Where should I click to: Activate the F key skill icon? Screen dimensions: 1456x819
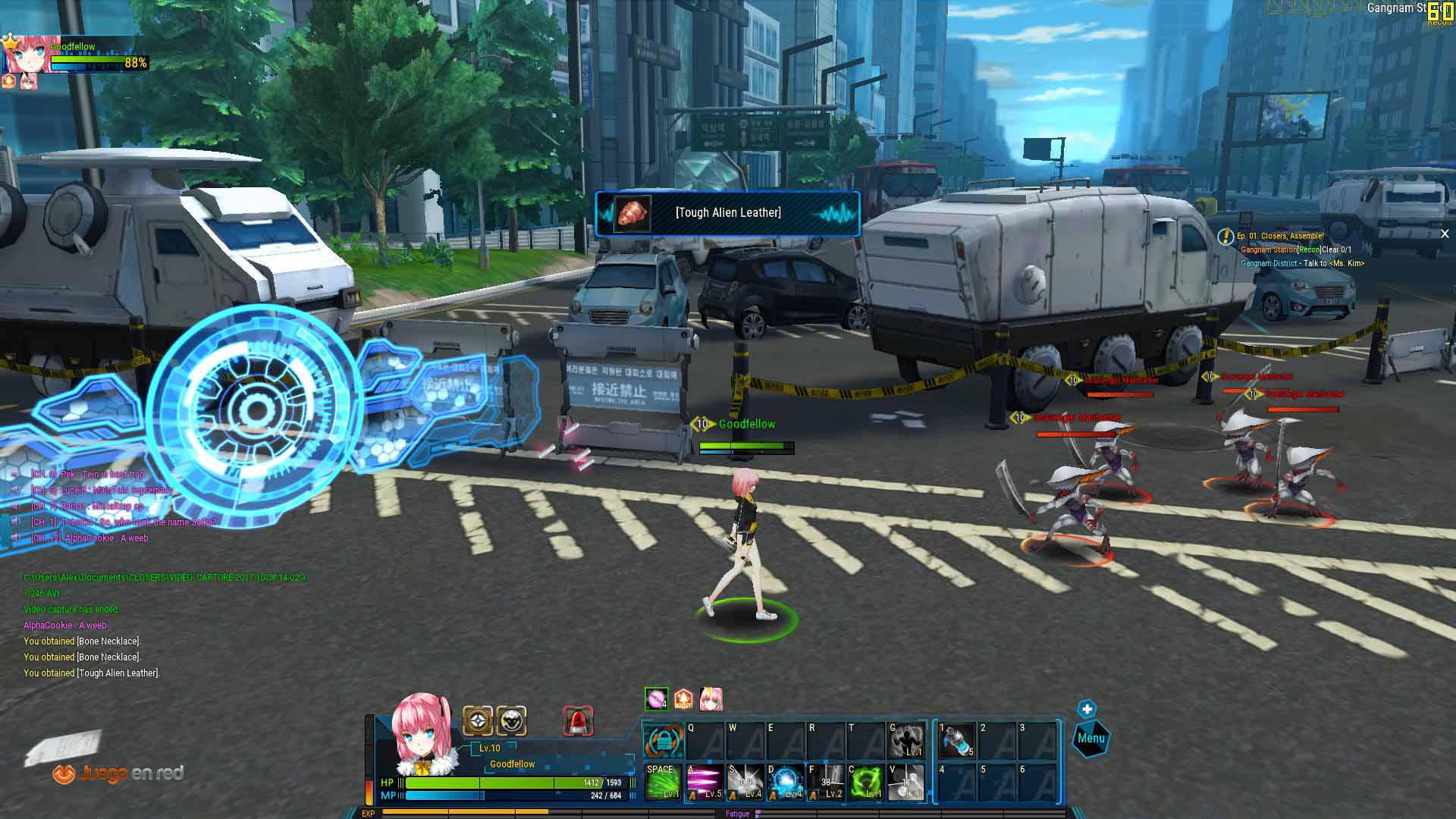point(826,782)
